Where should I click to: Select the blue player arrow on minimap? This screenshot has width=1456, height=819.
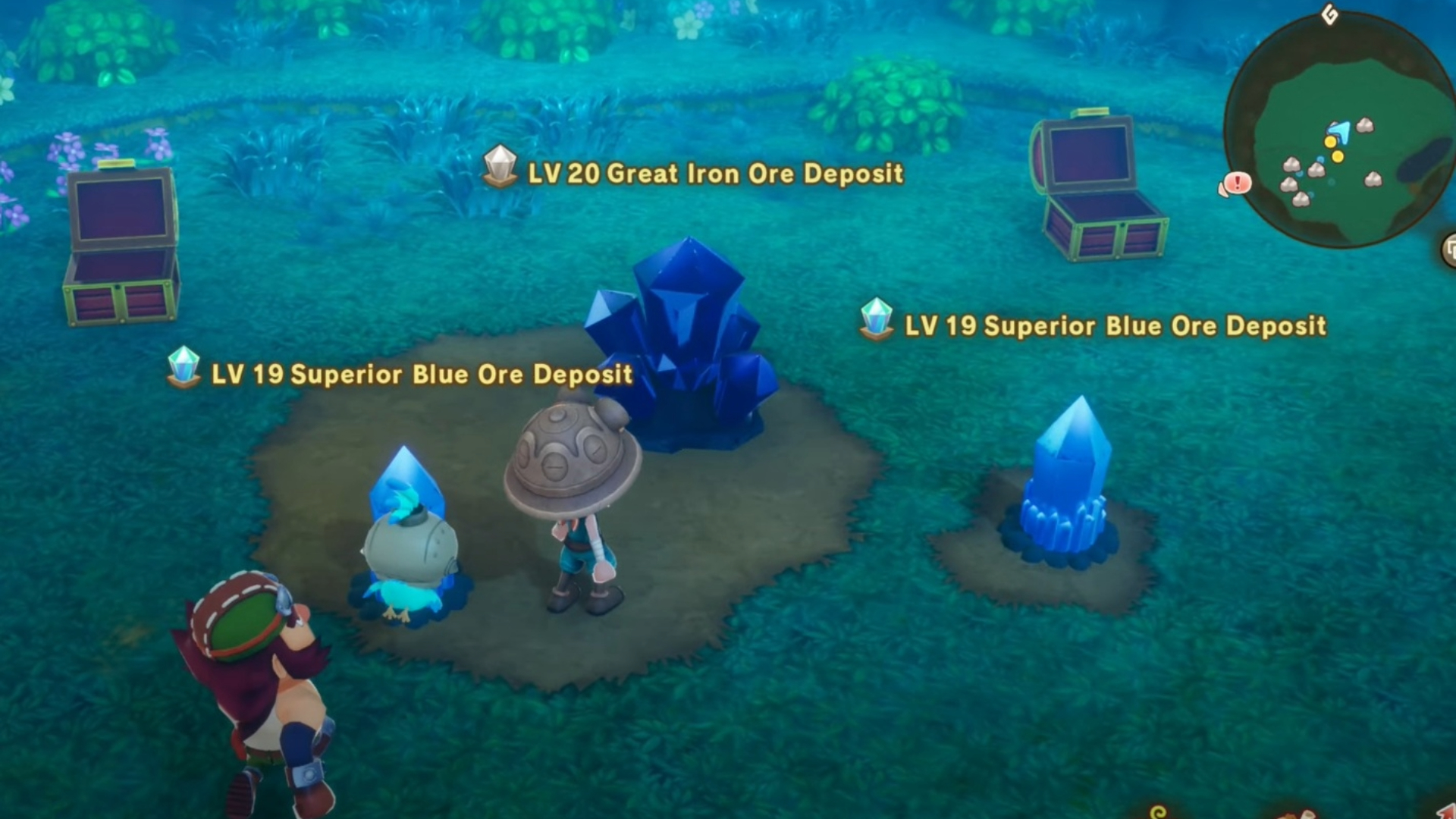coord(1341,131)
